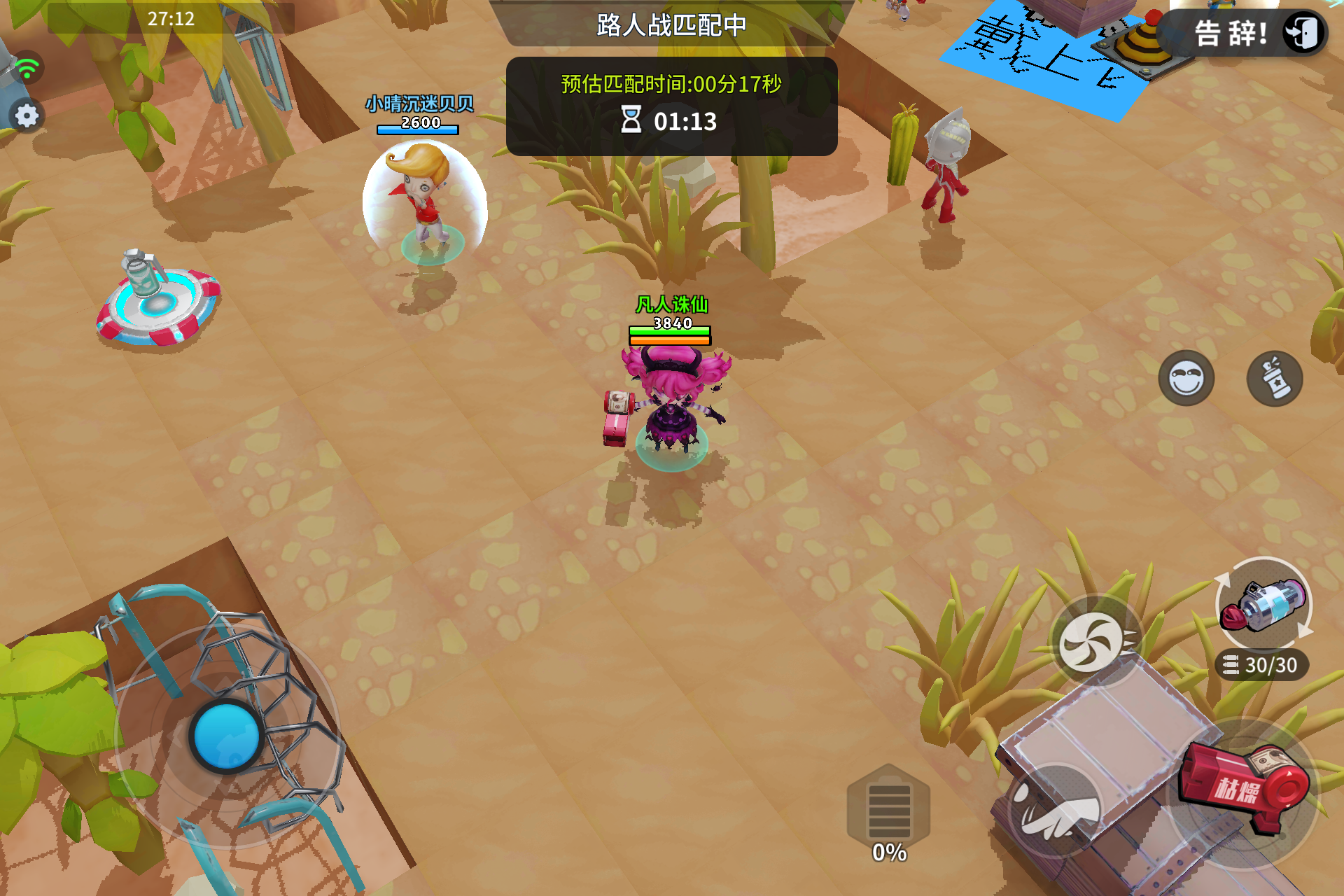Toggle the 路人战匹配中 matchmaking banner
Screen dimensions: 1344x896
(x=670, y=23)
